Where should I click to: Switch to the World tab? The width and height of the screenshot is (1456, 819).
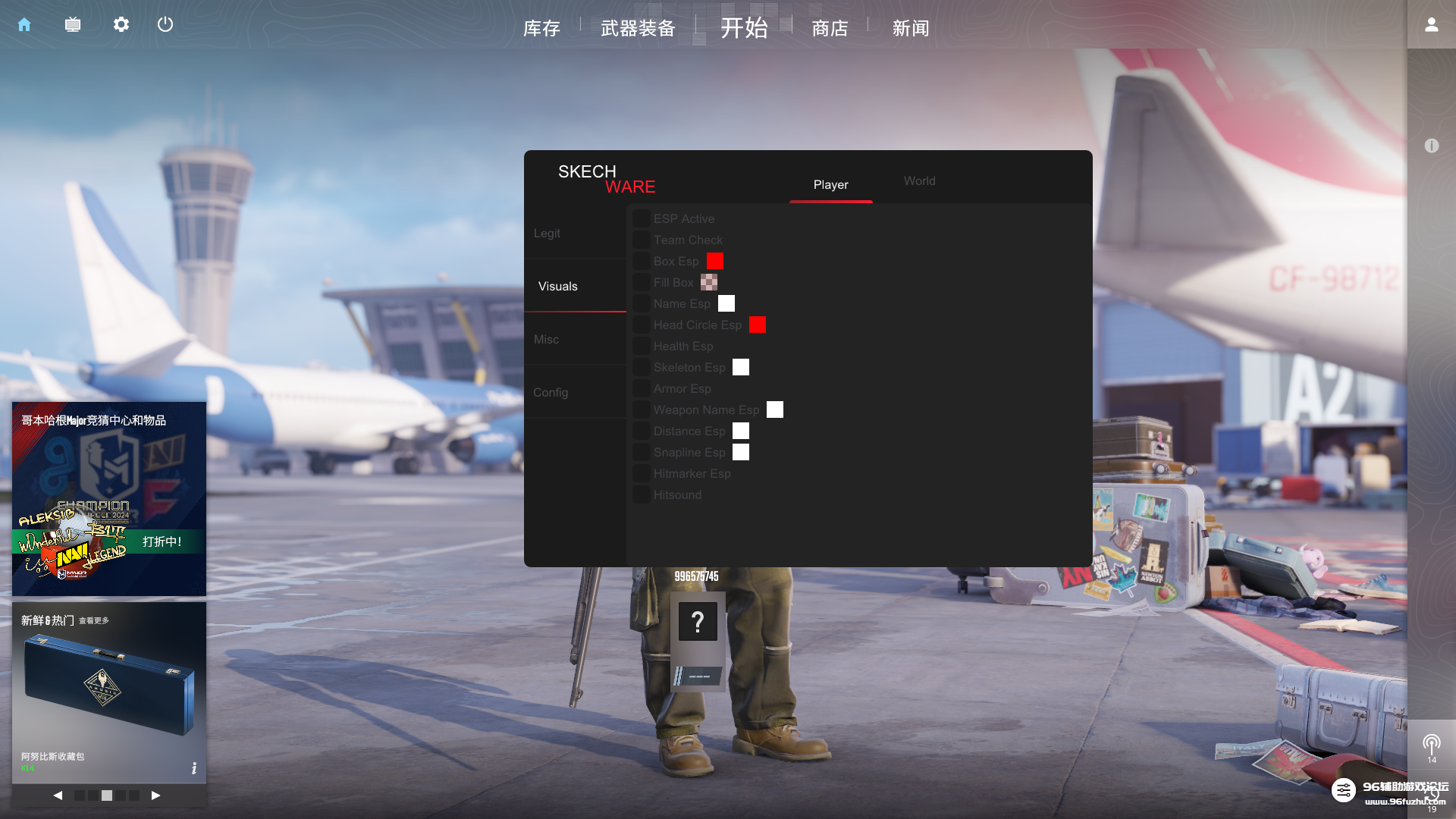pyautogui.click(x=919, y=181)
